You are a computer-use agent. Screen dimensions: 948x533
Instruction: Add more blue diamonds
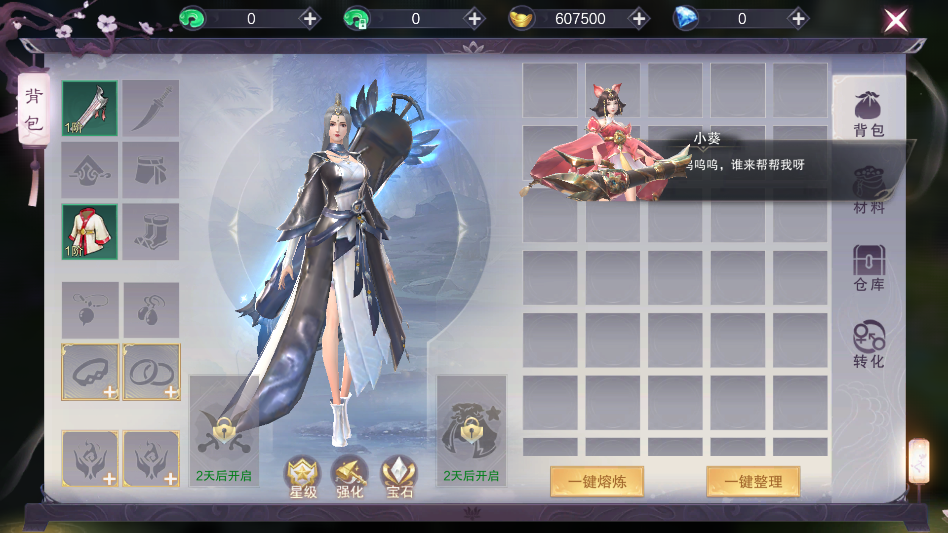click(798, 19)
